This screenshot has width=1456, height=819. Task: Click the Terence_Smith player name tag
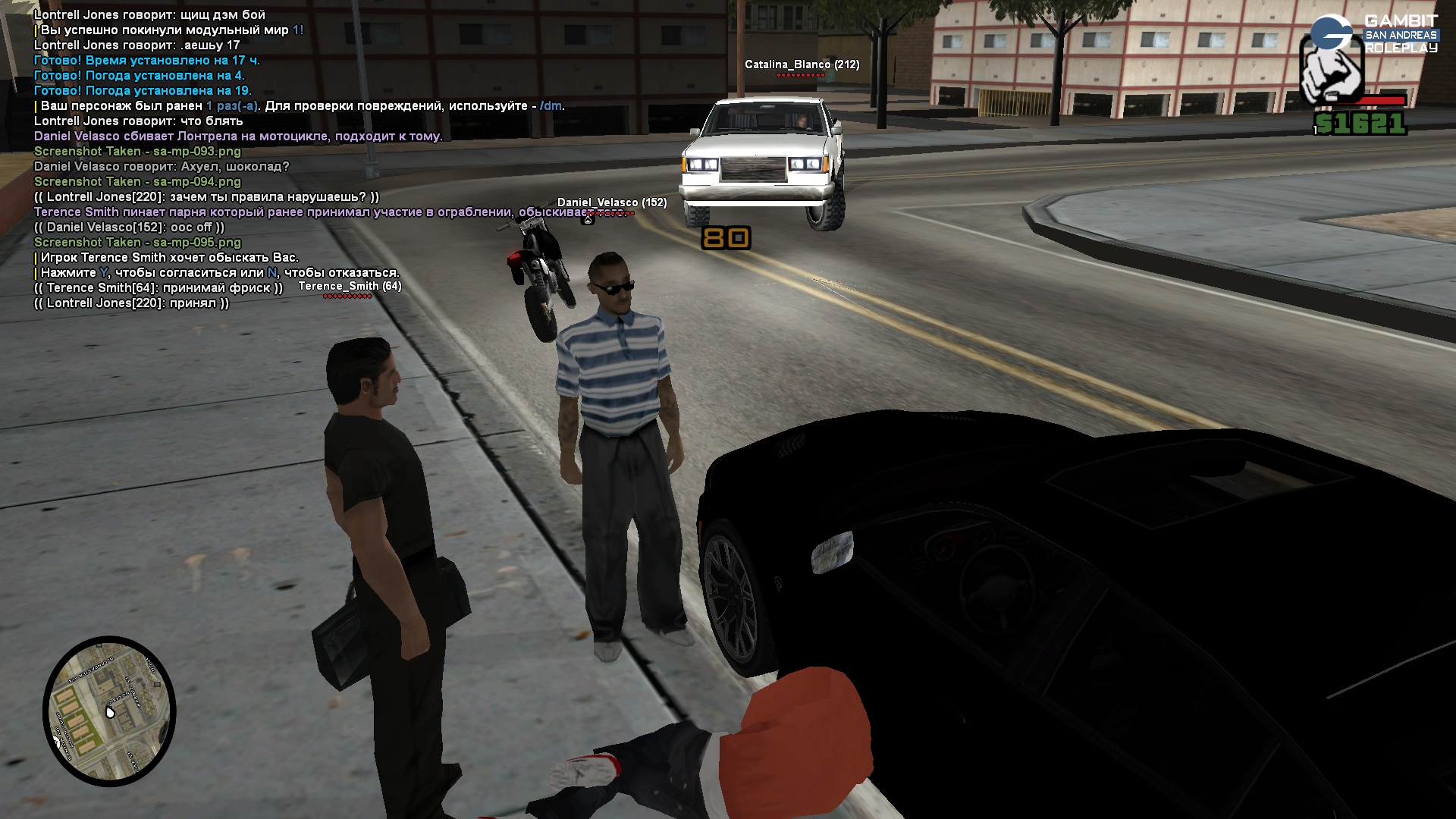click(350, 287)
